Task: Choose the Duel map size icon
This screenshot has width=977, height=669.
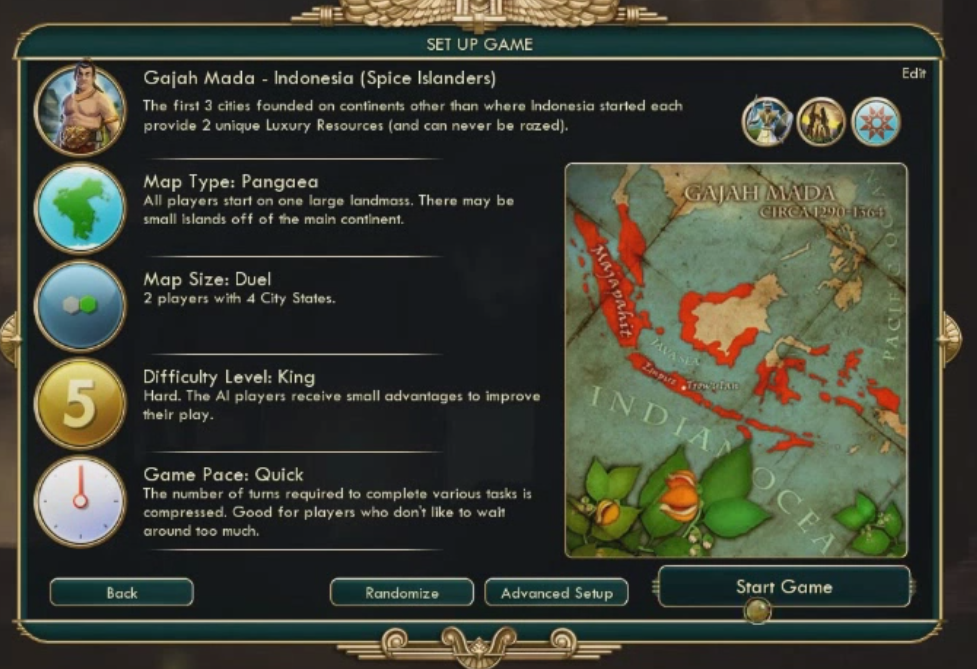Action: click(x=80, y=306)
